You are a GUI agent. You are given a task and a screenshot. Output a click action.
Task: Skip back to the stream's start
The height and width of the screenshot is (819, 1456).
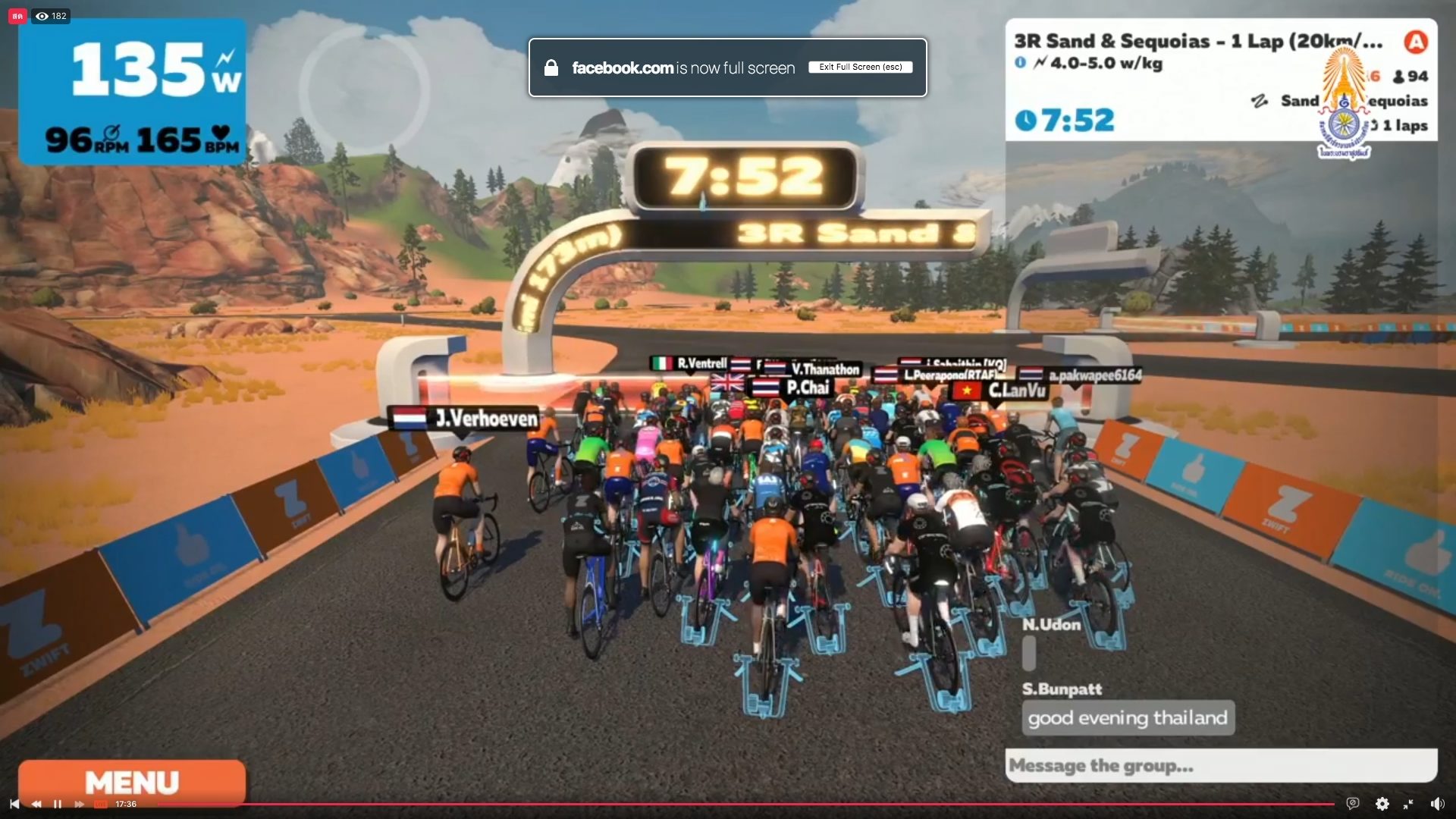(x=14, y=804)
